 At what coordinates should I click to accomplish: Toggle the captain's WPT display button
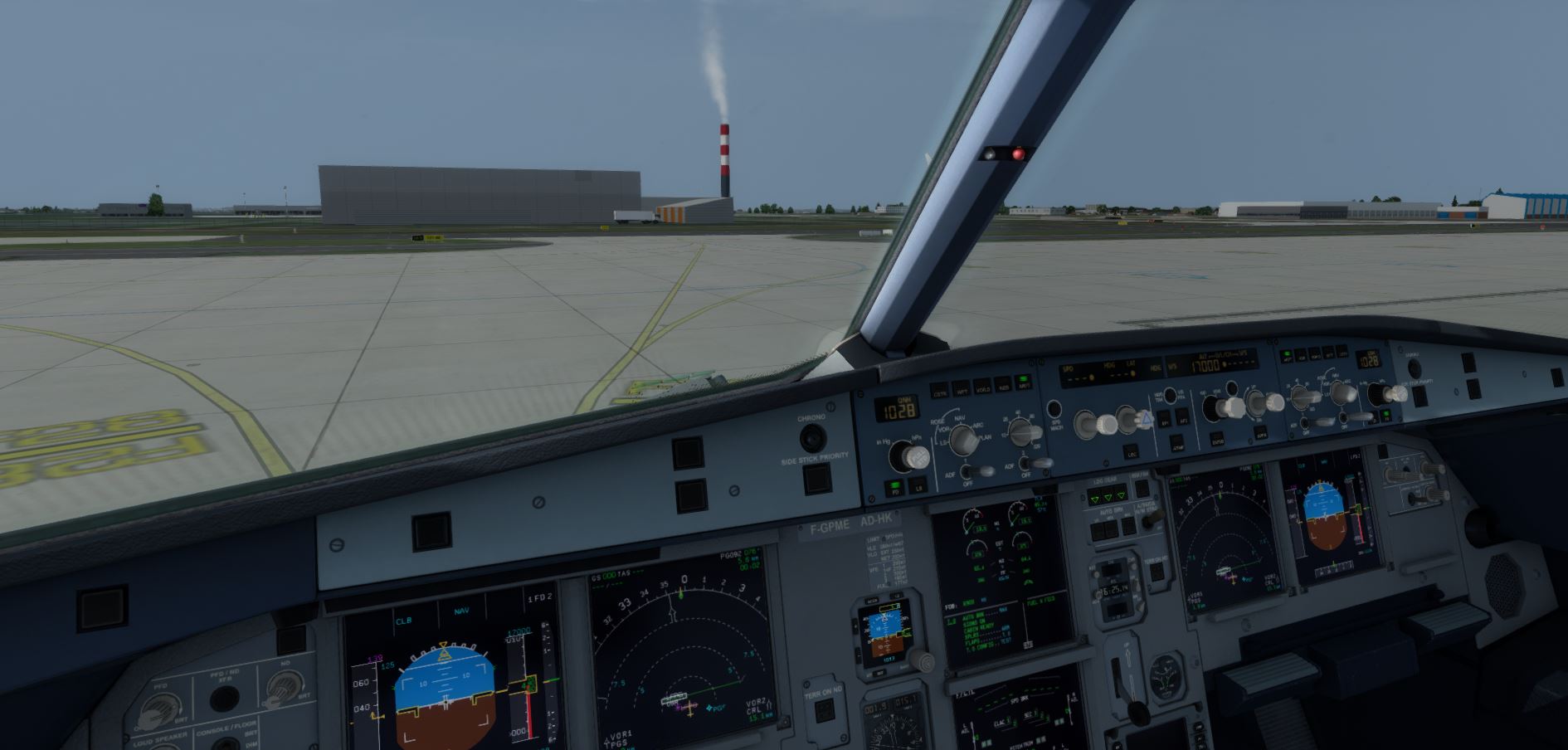pyautogui.click(x=962, y=389)
